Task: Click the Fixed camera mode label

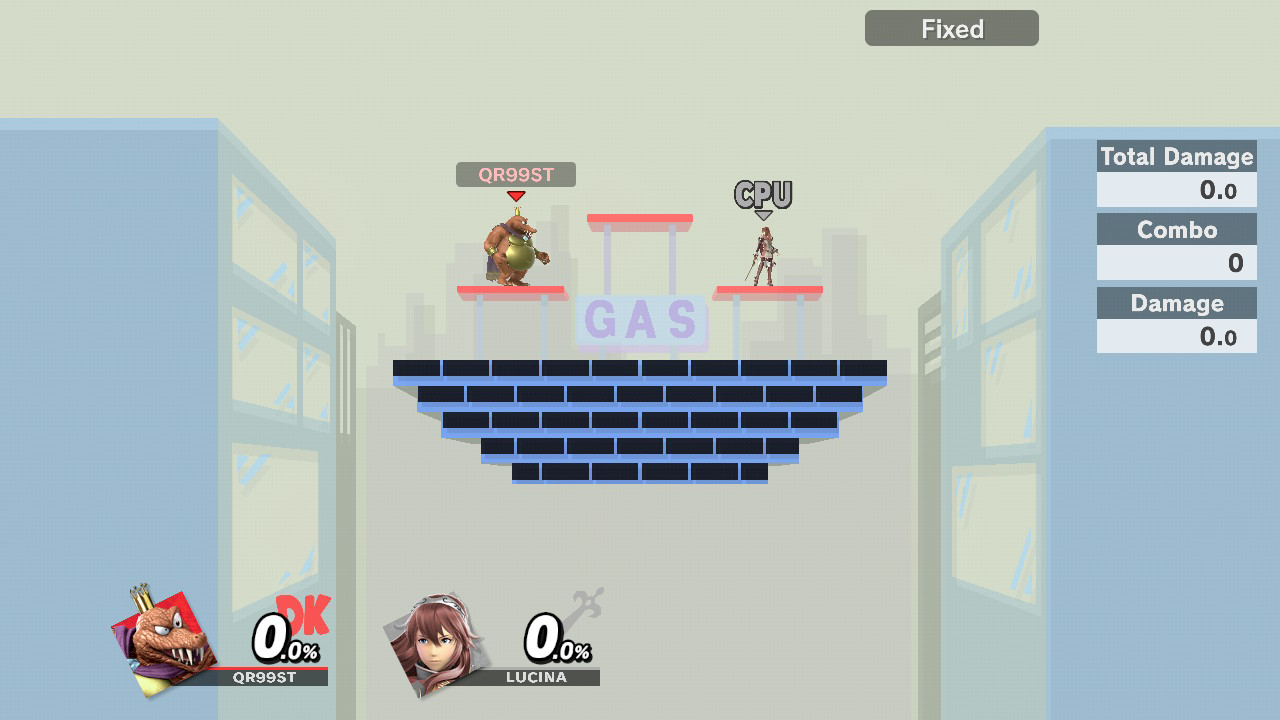Action: click(951, 29)
